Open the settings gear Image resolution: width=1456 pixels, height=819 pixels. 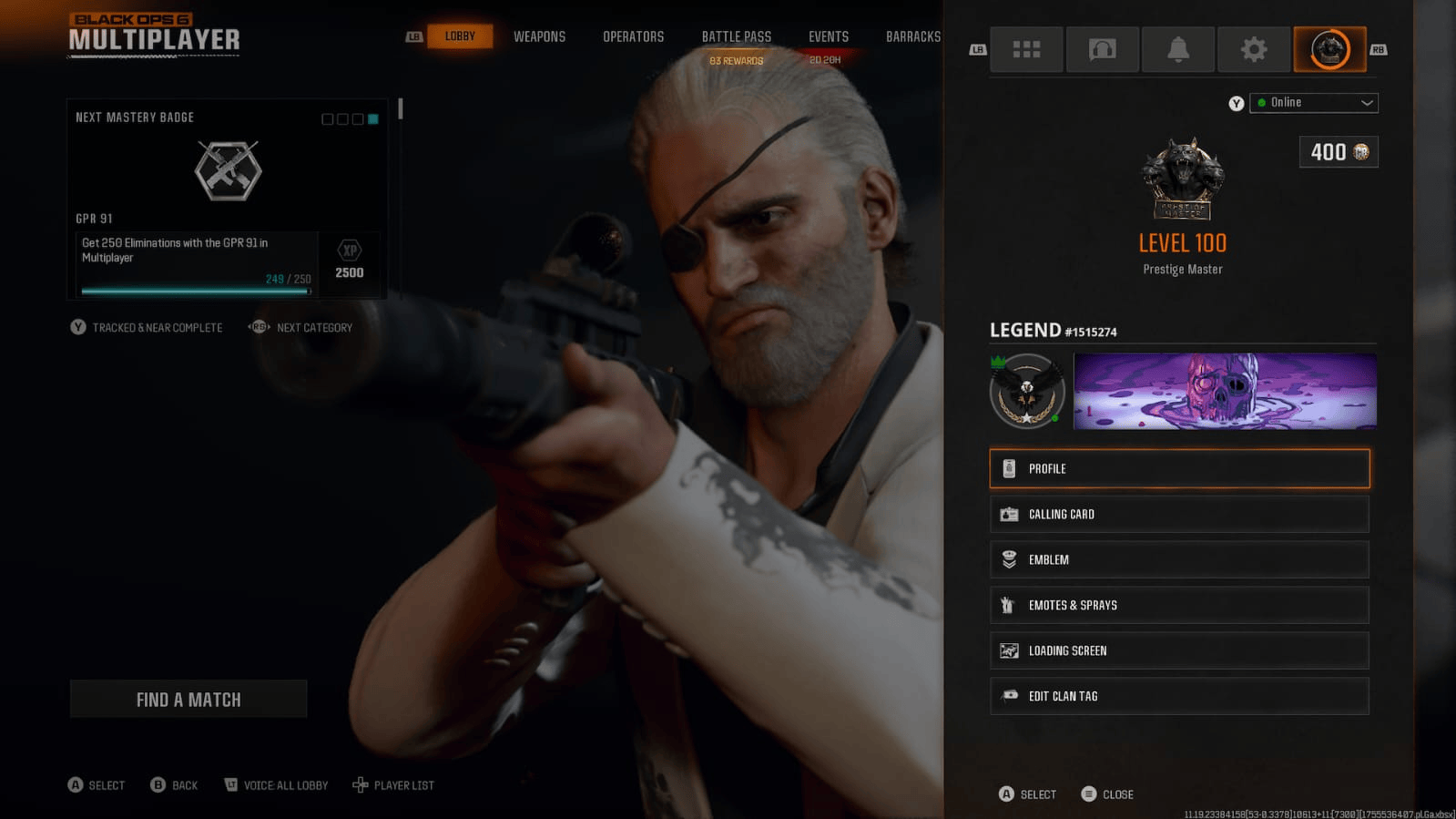[1254, 49]
